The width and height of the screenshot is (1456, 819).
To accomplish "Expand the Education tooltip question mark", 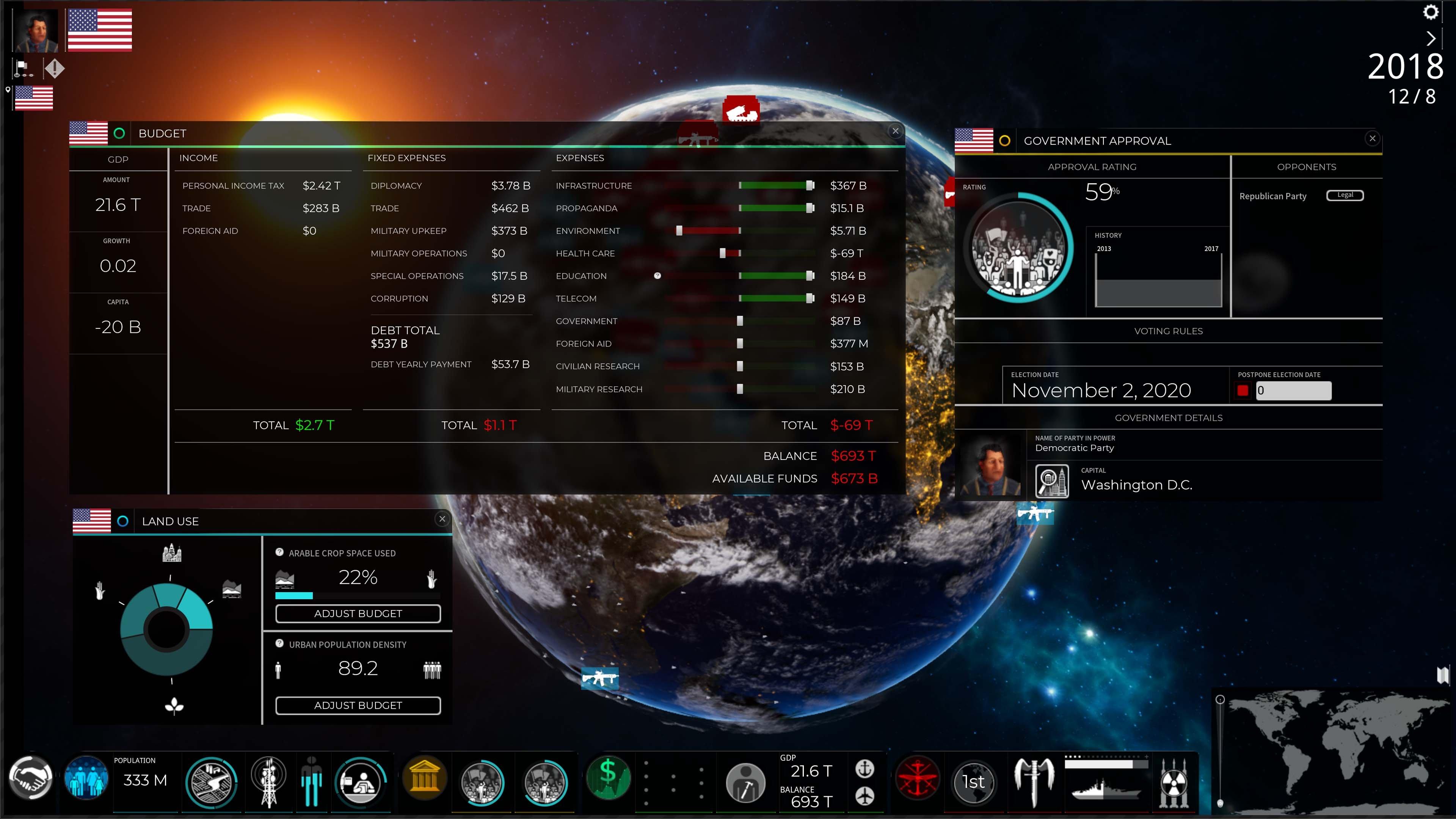I will (x=657, y=276).
